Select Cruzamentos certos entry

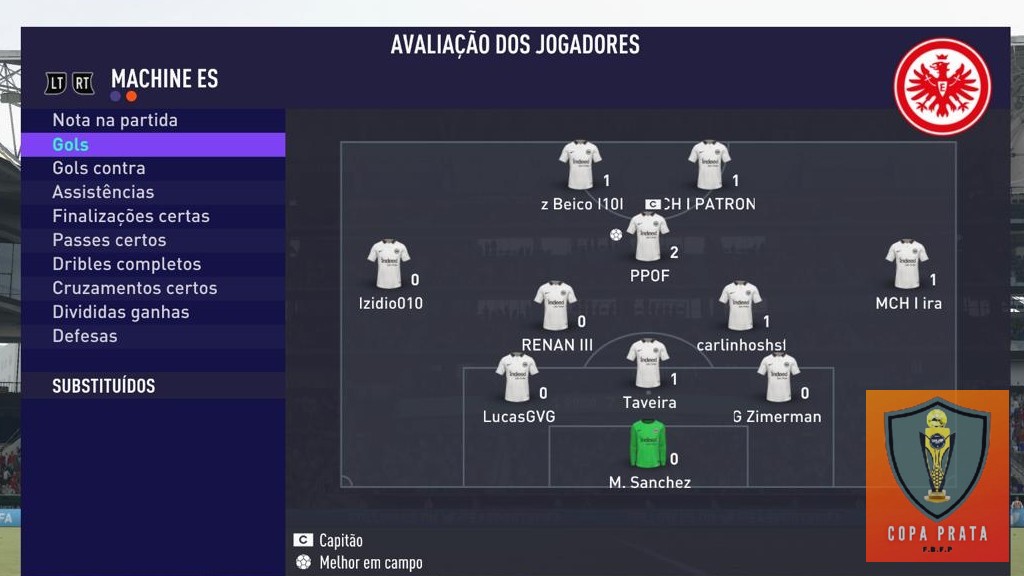click(x=135, y=288)
